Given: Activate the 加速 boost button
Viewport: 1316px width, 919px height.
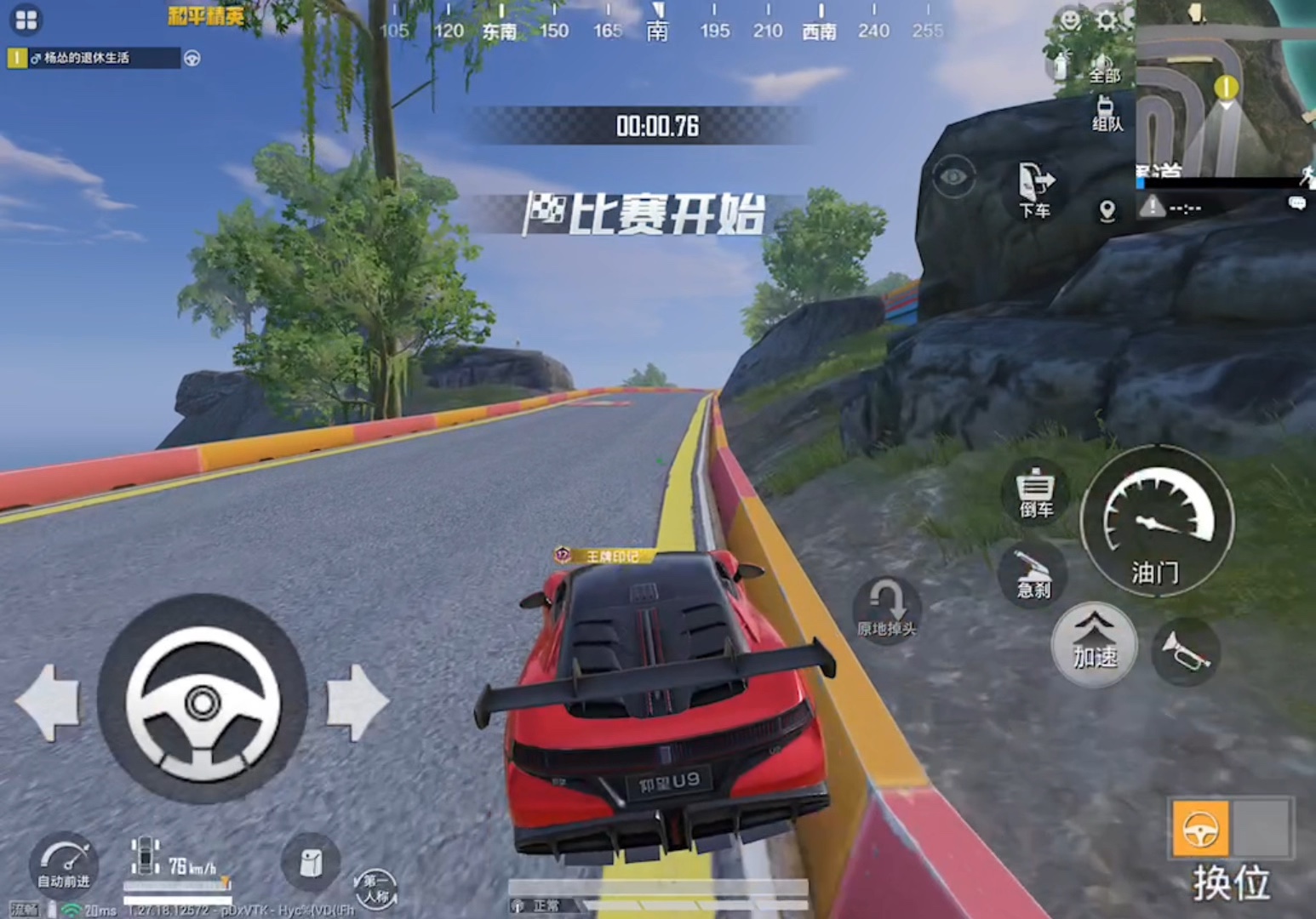Looking at the screenshot, I should coord(1094,642).
